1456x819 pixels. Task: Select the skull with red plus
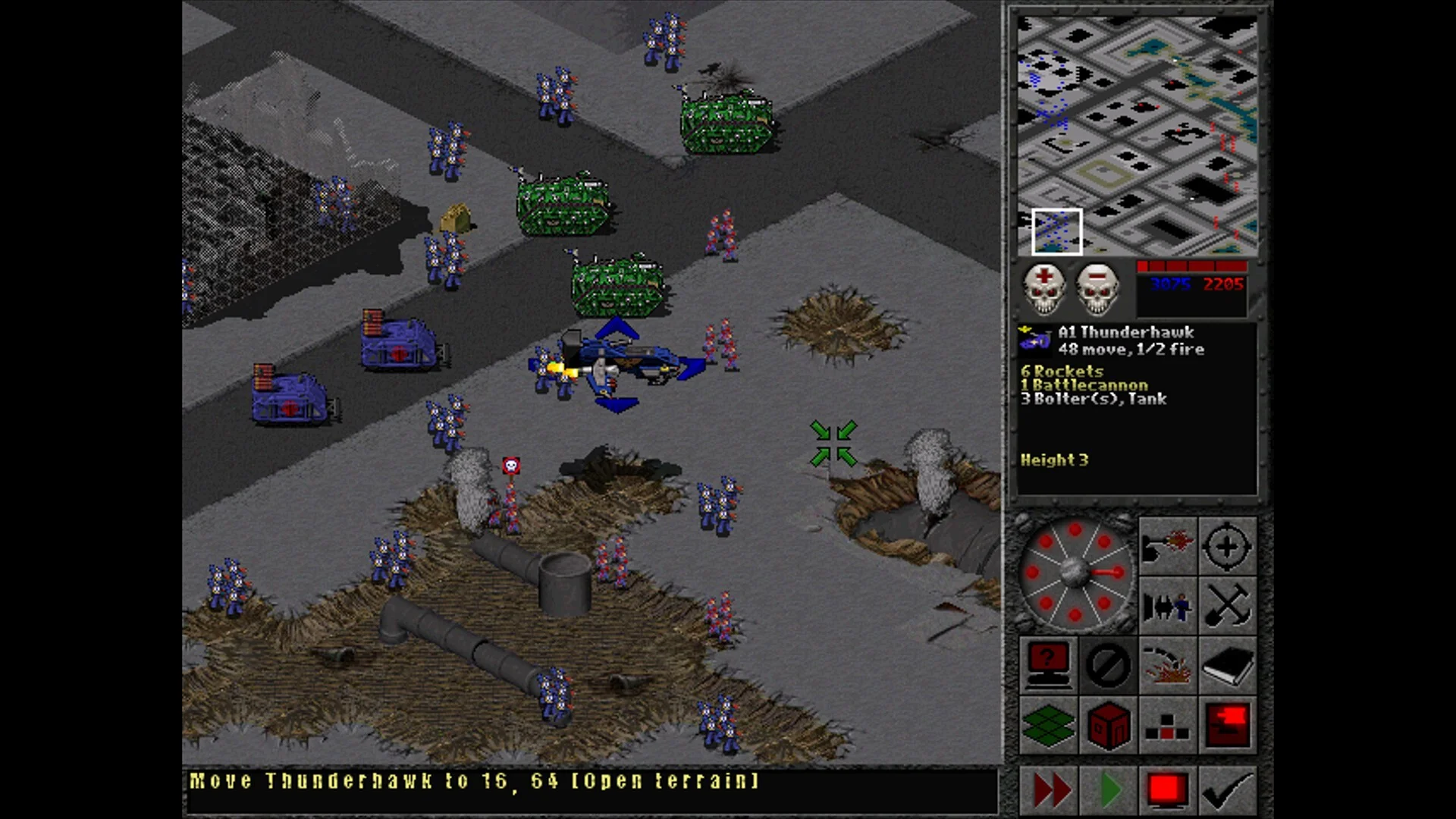pyautogui.click(x=1044, y=289)
